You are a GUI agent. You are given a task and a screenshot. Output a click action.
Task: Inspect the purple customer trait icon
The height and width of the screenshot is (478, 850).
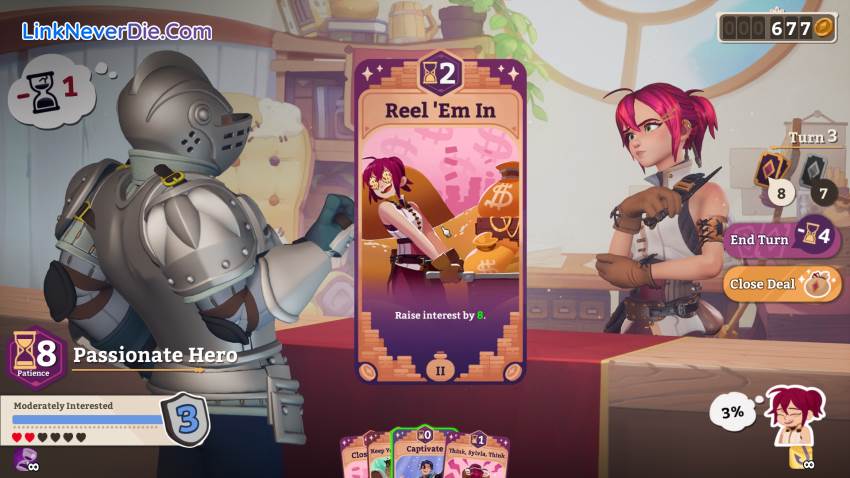tap(25, 459)
